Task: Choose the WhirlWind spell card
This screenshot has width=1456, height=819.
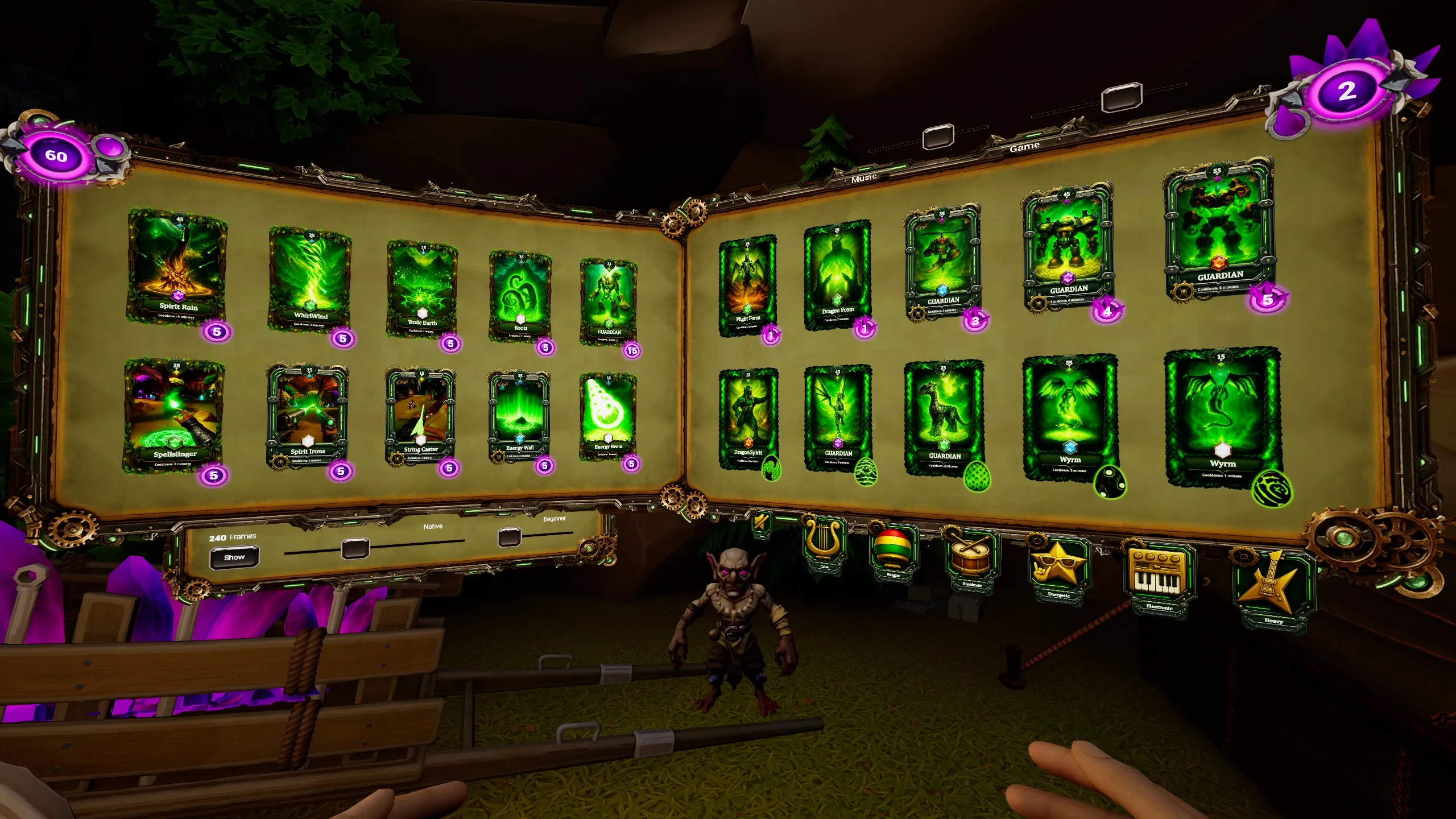Action: point(310,279)
